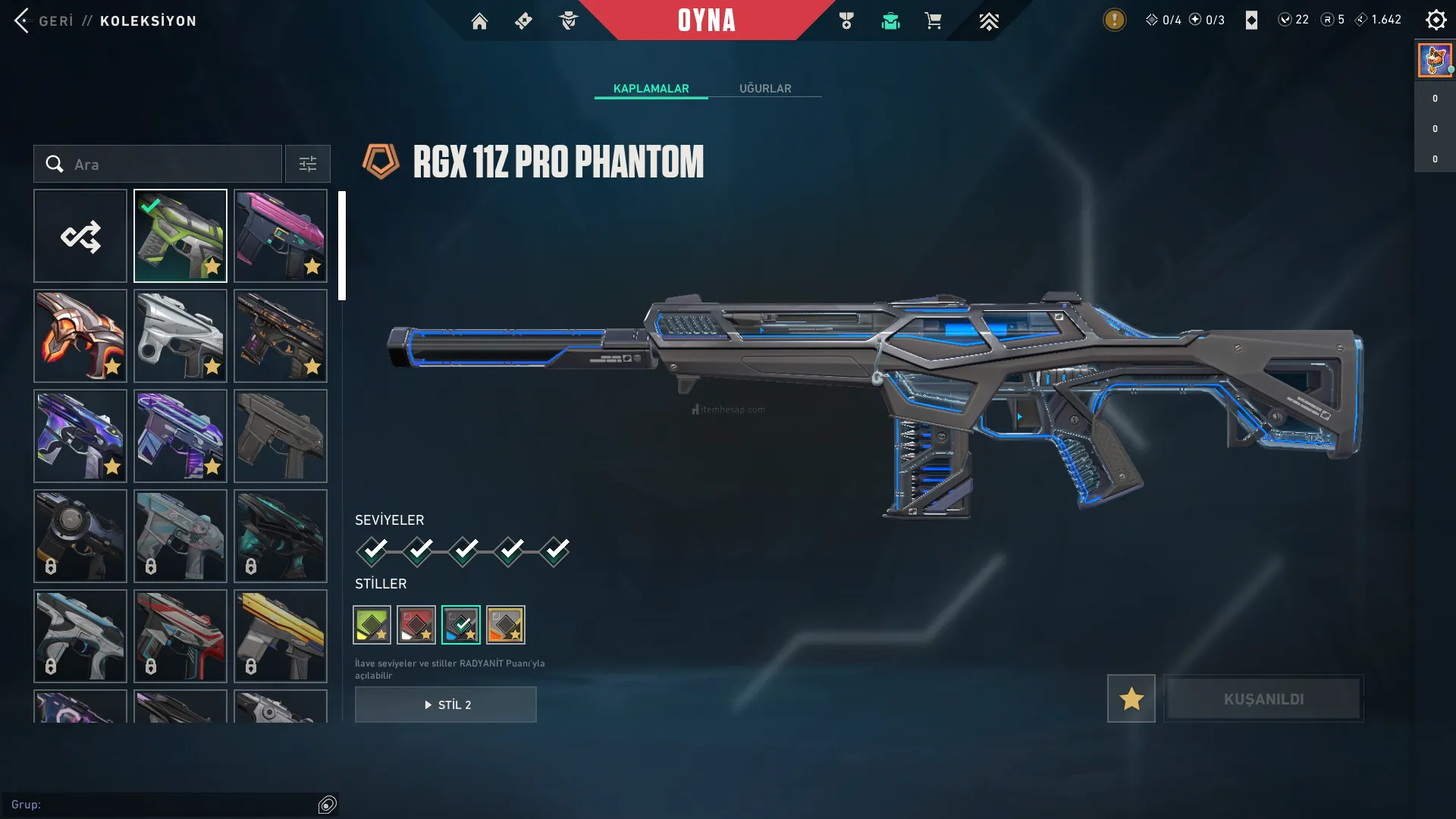Select the plain gray default Phantom skin

pos(281,436)
